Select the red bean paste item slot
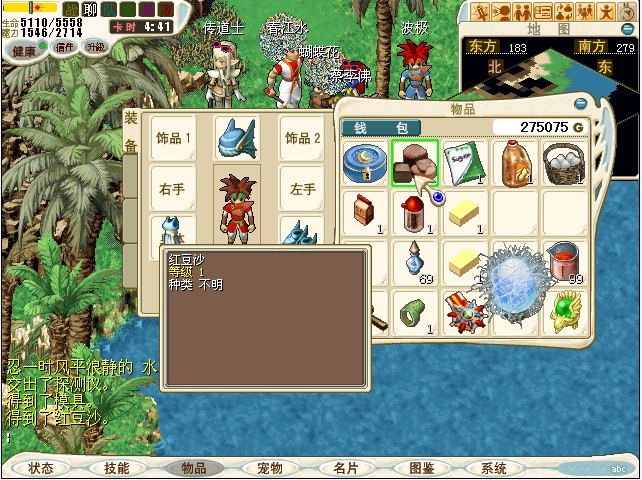Viewport: 642px width, 480px height. (414, 162)
